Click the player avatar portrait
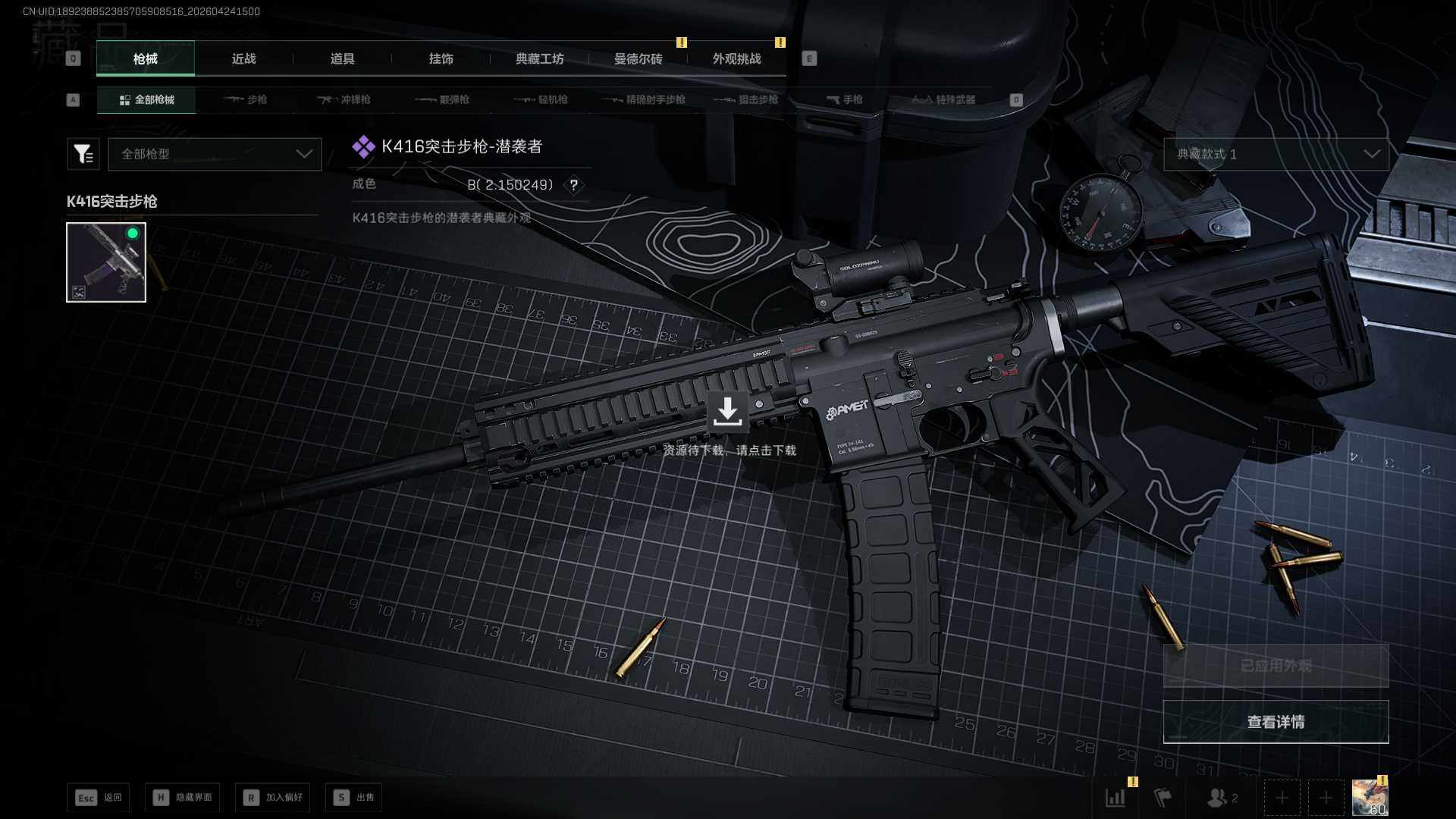This screenshot has width=1456, height=819. point(1370,798)
